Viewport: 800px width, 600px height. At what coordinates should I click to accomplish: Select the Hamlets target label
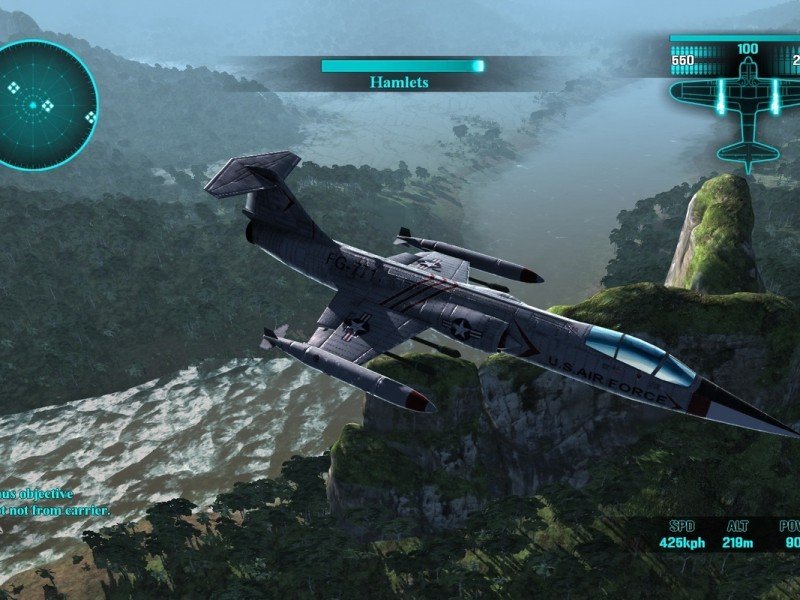(x=399, y=82)
